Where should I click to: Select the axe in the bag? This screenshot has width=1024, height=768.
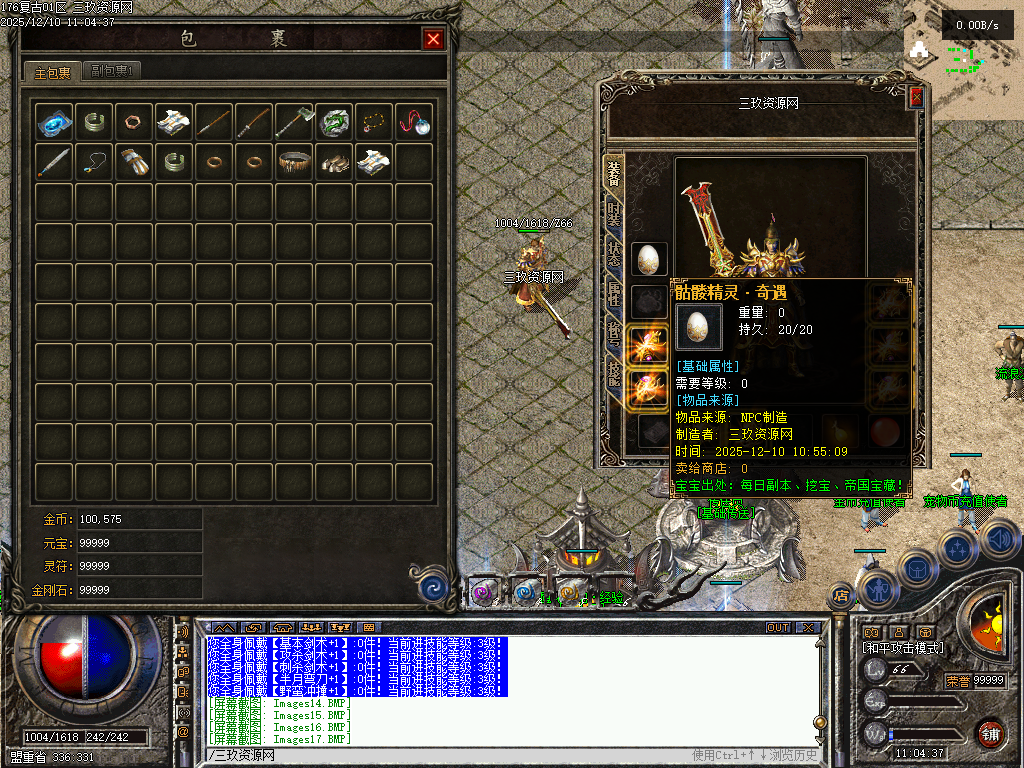tap(294, 122)
